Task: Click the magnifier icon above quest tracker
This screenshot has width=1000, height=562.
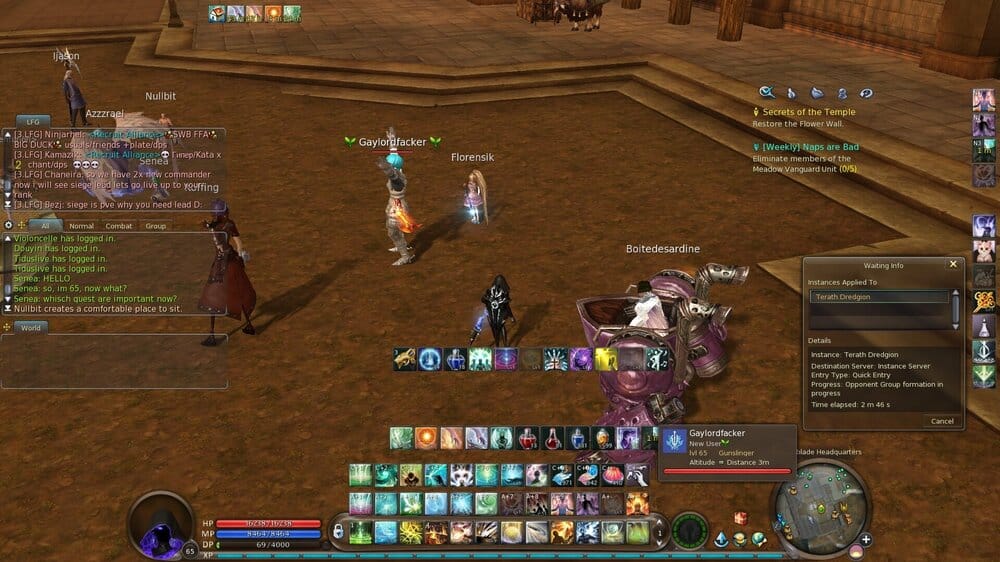Action: (x=767, y=92)
